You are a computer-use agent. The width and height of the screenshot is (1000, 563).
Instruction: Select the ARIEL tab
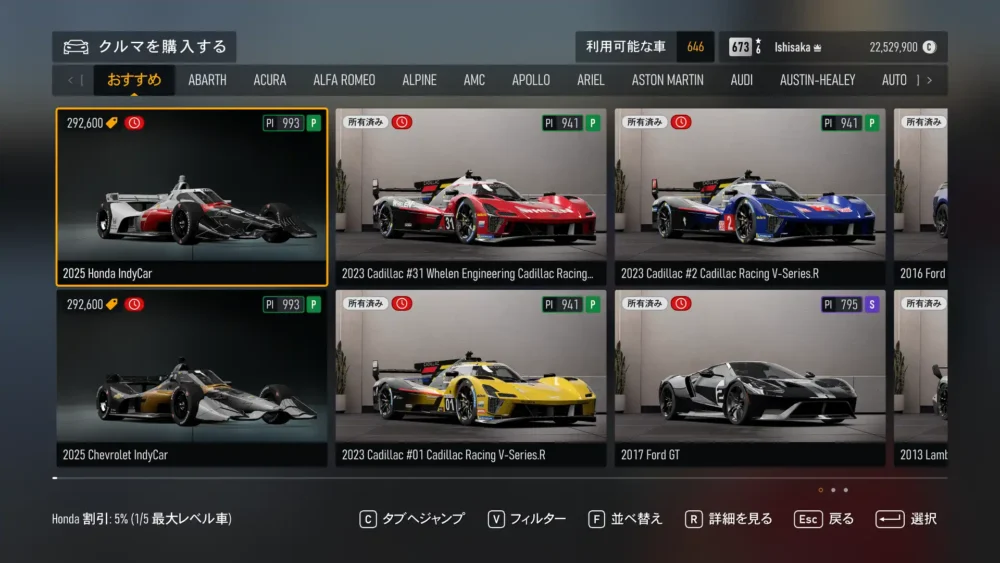[x=590, y=80]
